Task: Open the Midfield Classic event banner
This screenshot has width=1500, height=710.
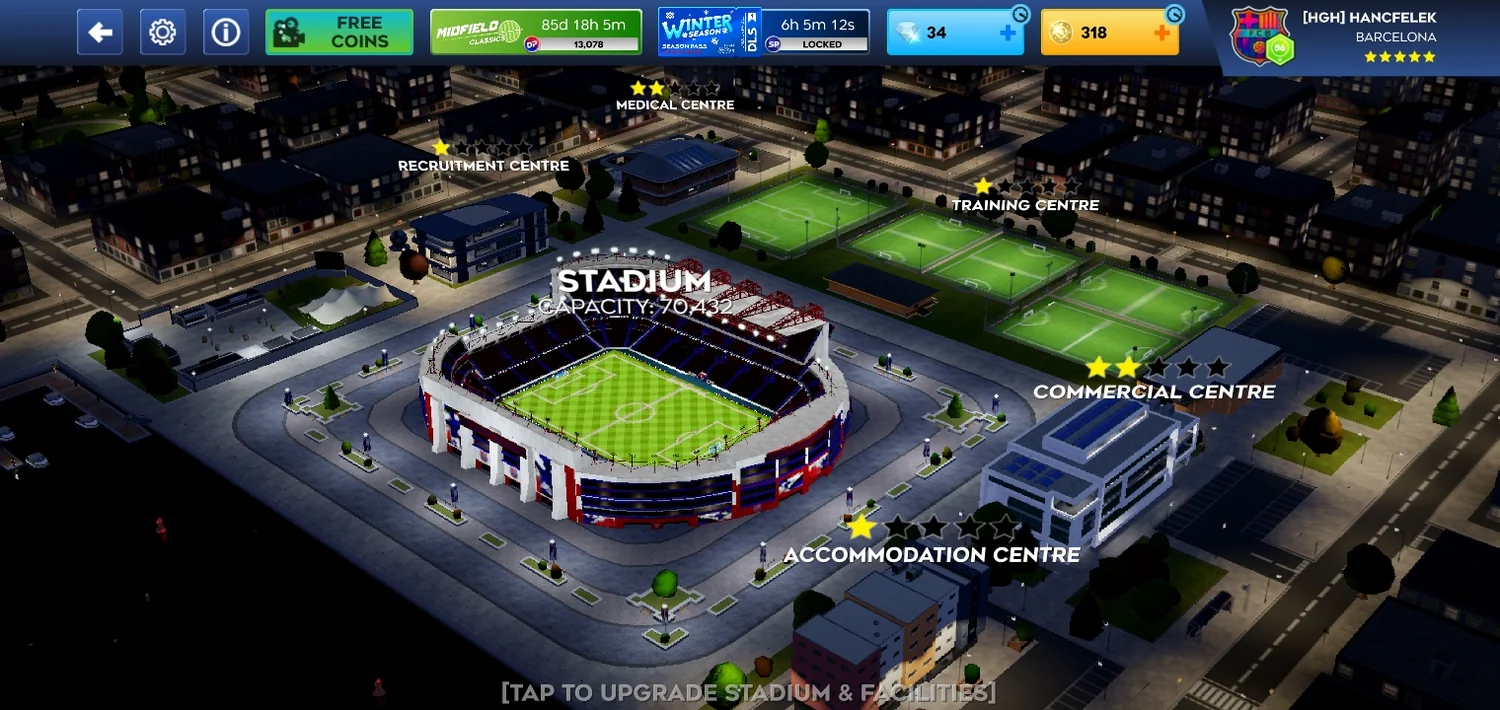Action: pos(535,33)
